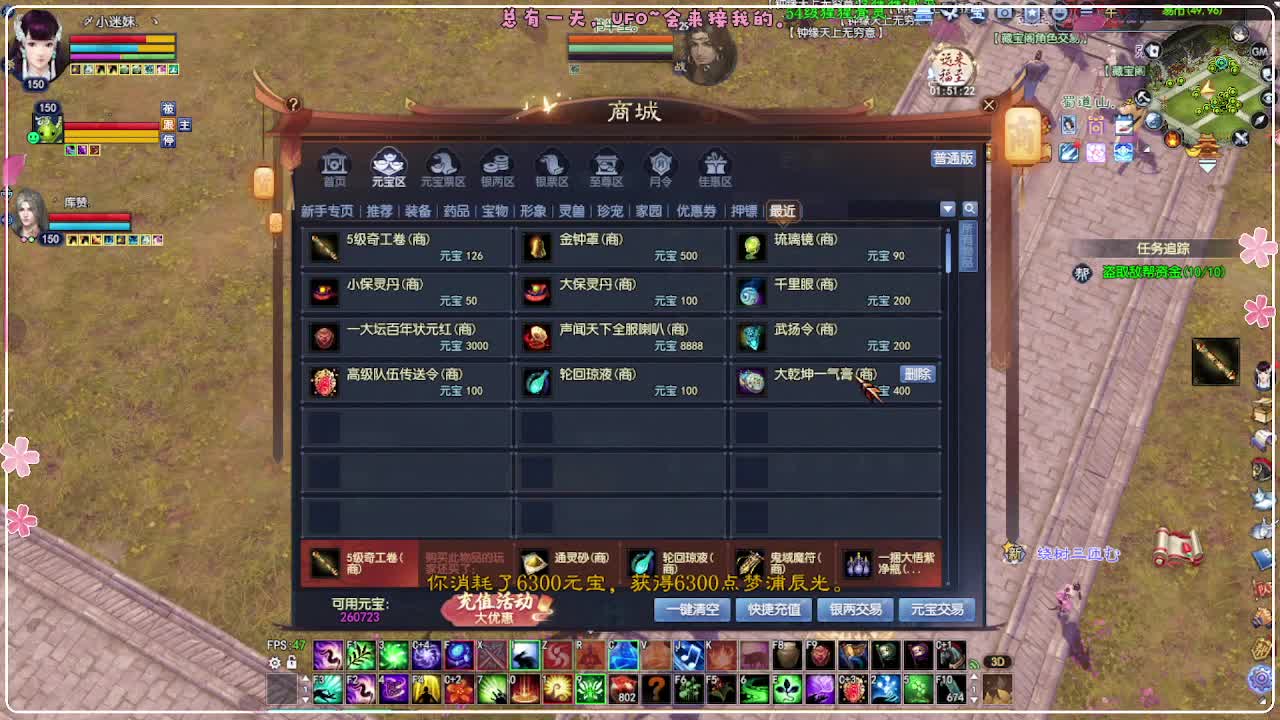The width and height of the screenshot is (1280, 720).
Task: Select the 轮回琼液 item thumbnail in the shop
Action: [x=537, y=382]
